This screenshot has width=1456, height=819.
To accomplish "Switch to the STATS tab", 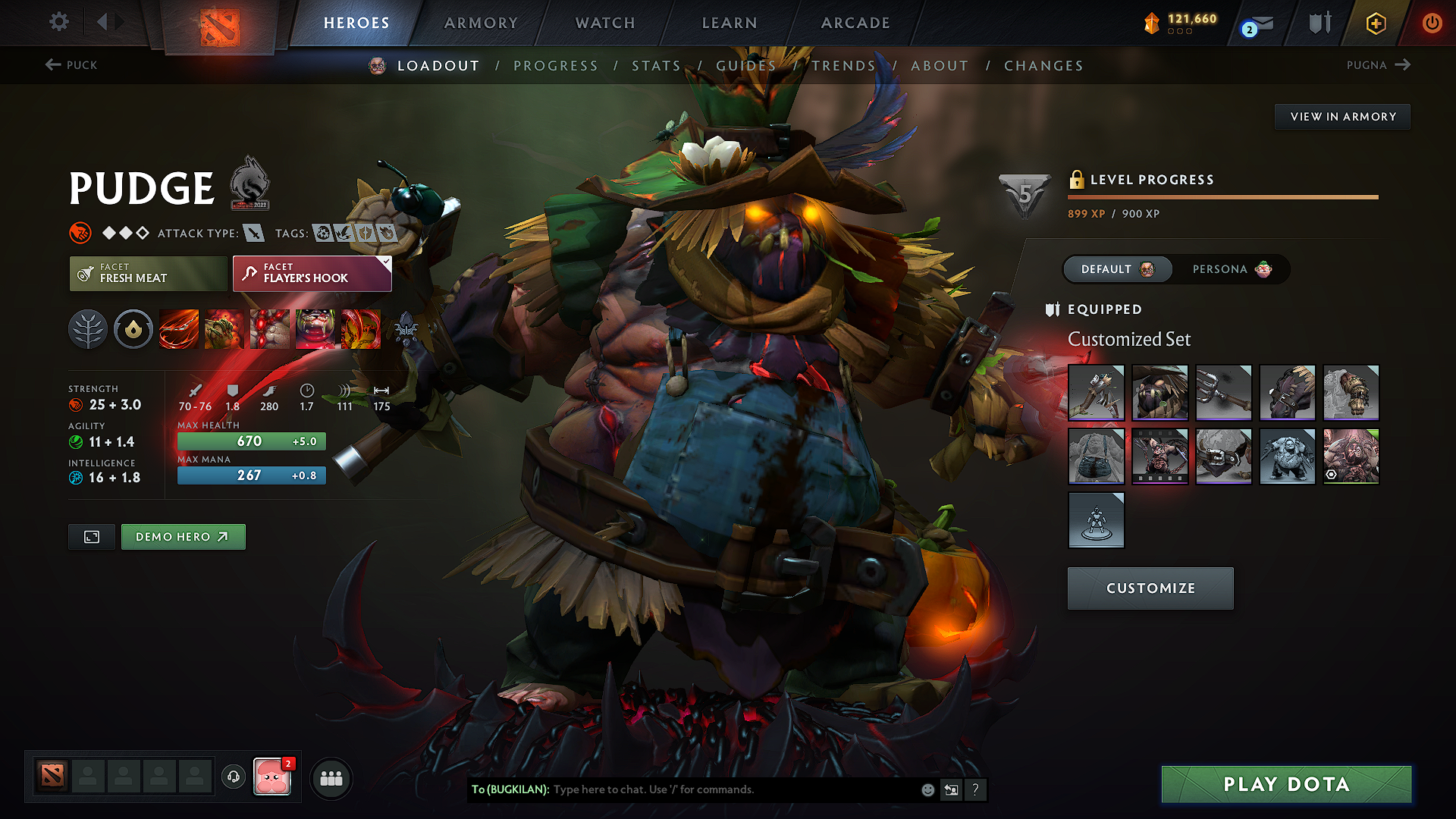I will tap(657, 65).
